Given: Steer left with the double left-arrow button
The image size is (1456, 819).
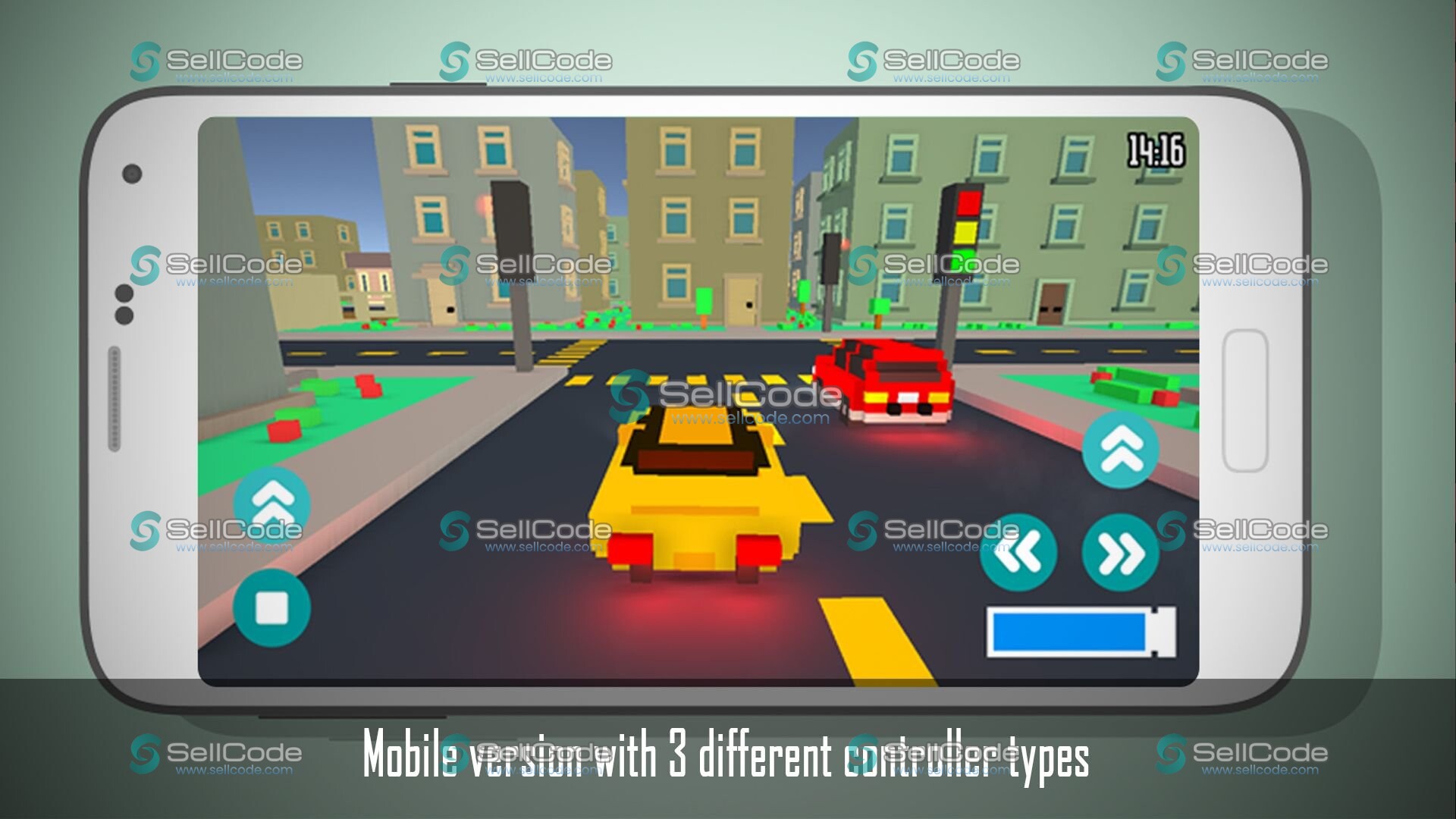Looking at the screenshot, I should [1018, 553].
